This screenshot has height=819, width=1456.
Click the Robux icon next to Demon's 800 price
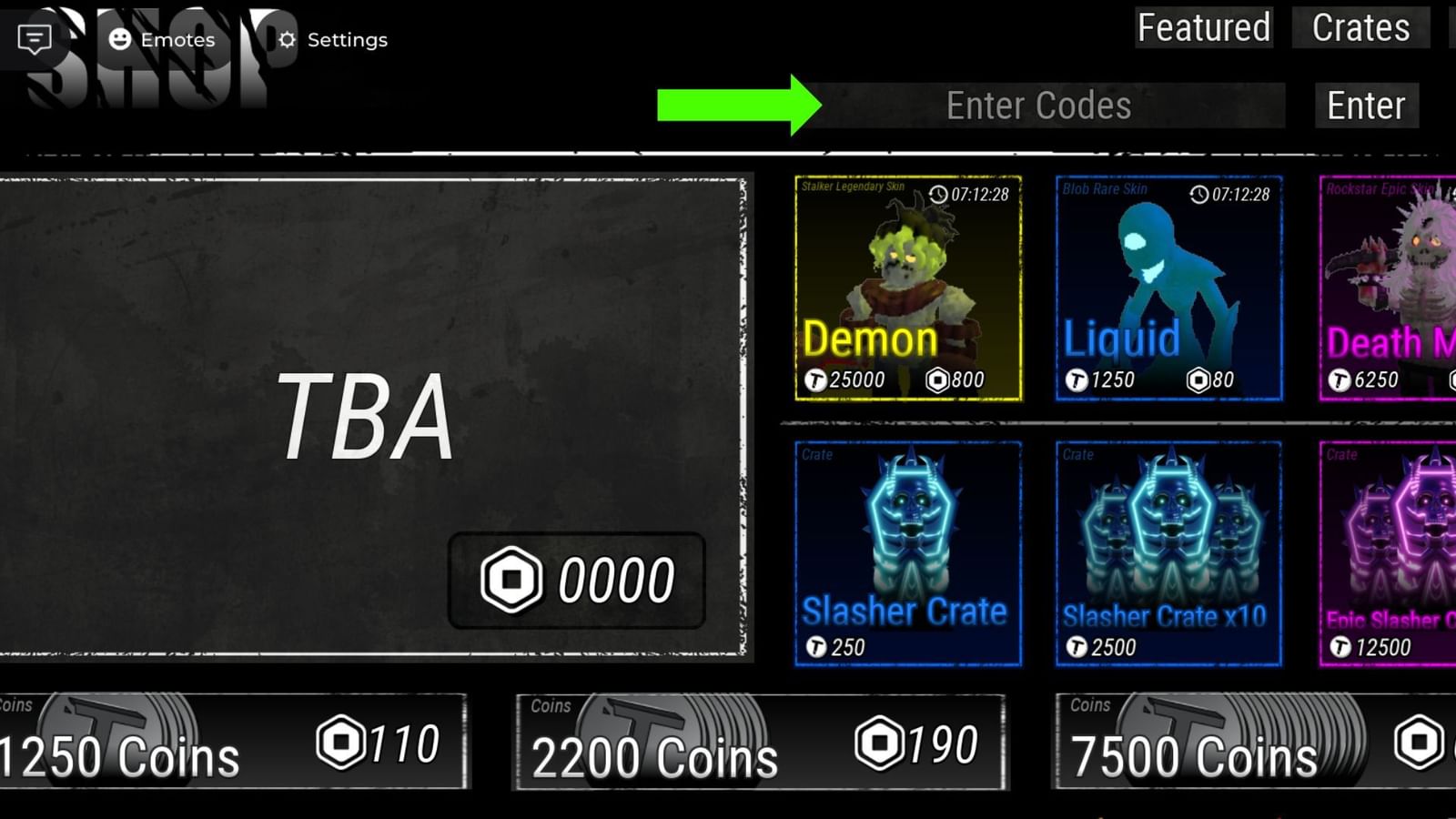pyautogui.click(x=936, y=379)
